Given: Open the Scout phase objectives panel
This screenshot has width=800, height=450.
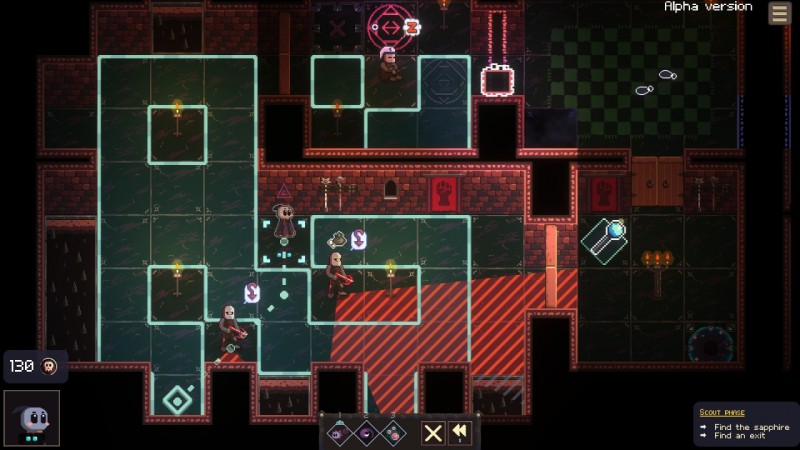Looking at the screenshot, I should 745,424.
